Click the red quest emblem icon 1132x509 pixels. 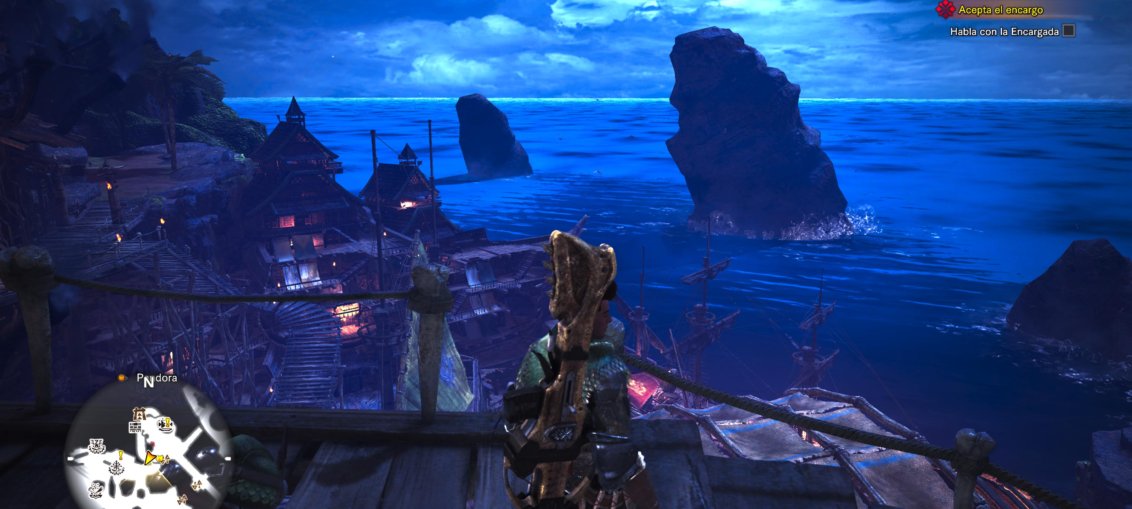coord(944,9)
